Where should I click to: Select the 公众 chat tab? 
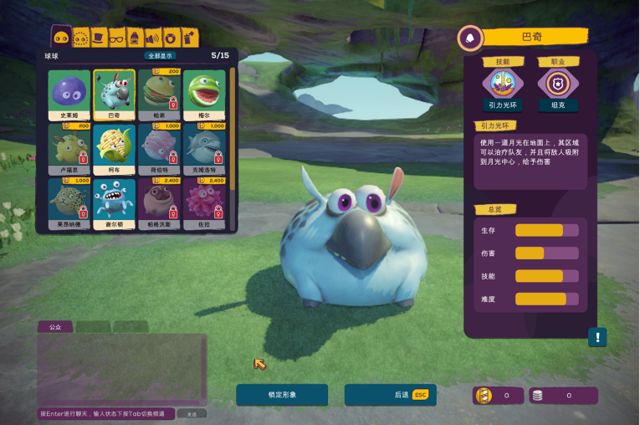tap(54, 326)
